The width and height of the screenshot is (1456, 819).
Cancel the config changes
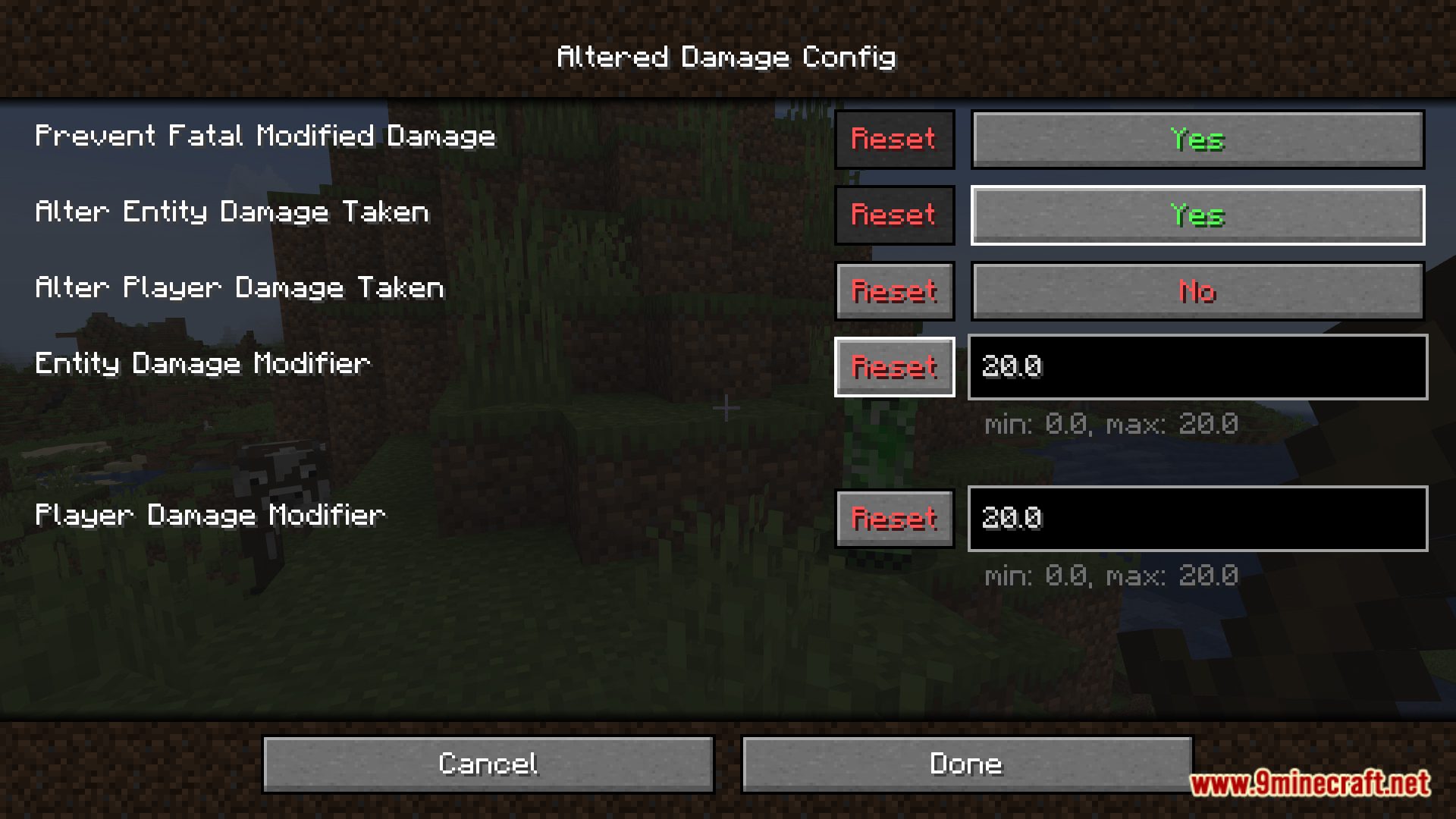(488, 764)
